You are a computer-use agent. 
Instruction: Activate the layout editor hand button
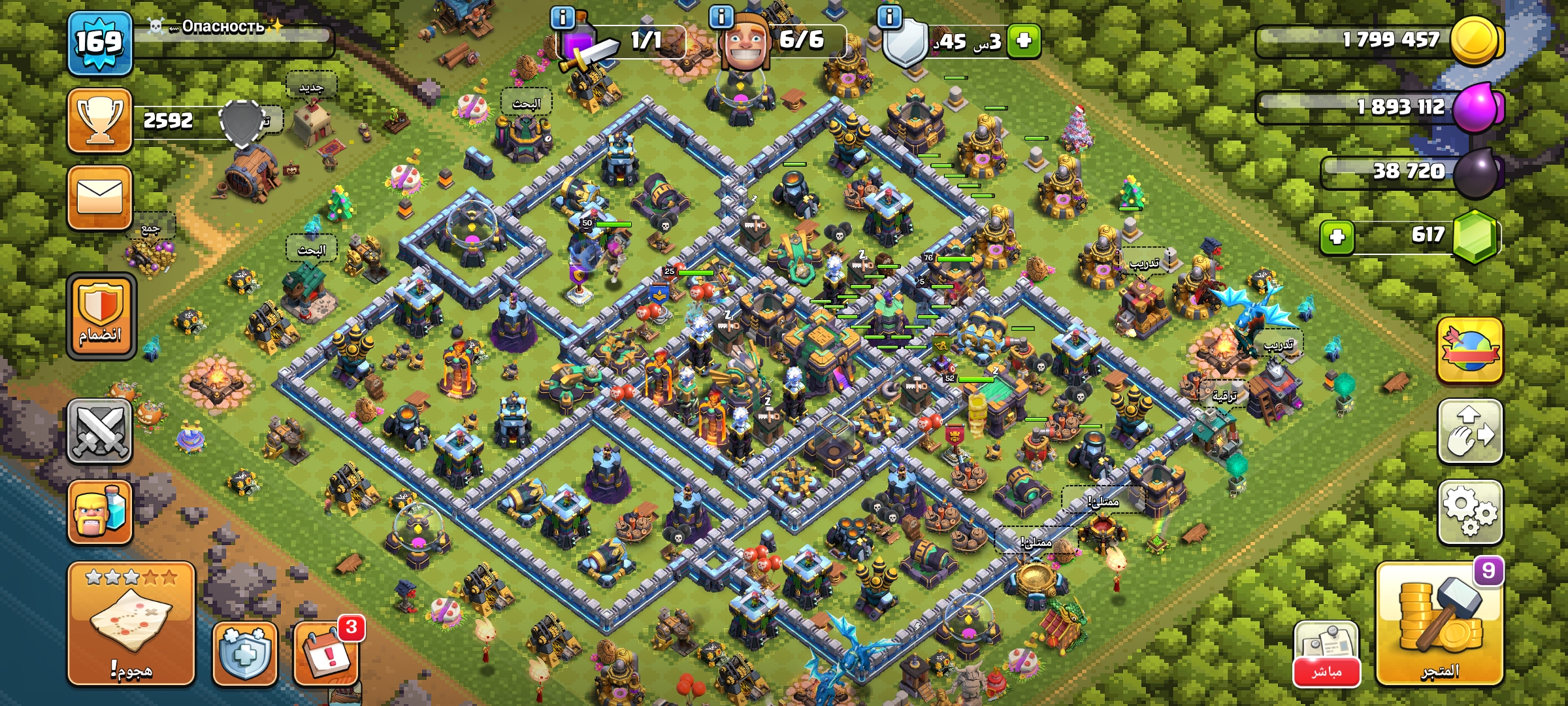[1470, 431]
